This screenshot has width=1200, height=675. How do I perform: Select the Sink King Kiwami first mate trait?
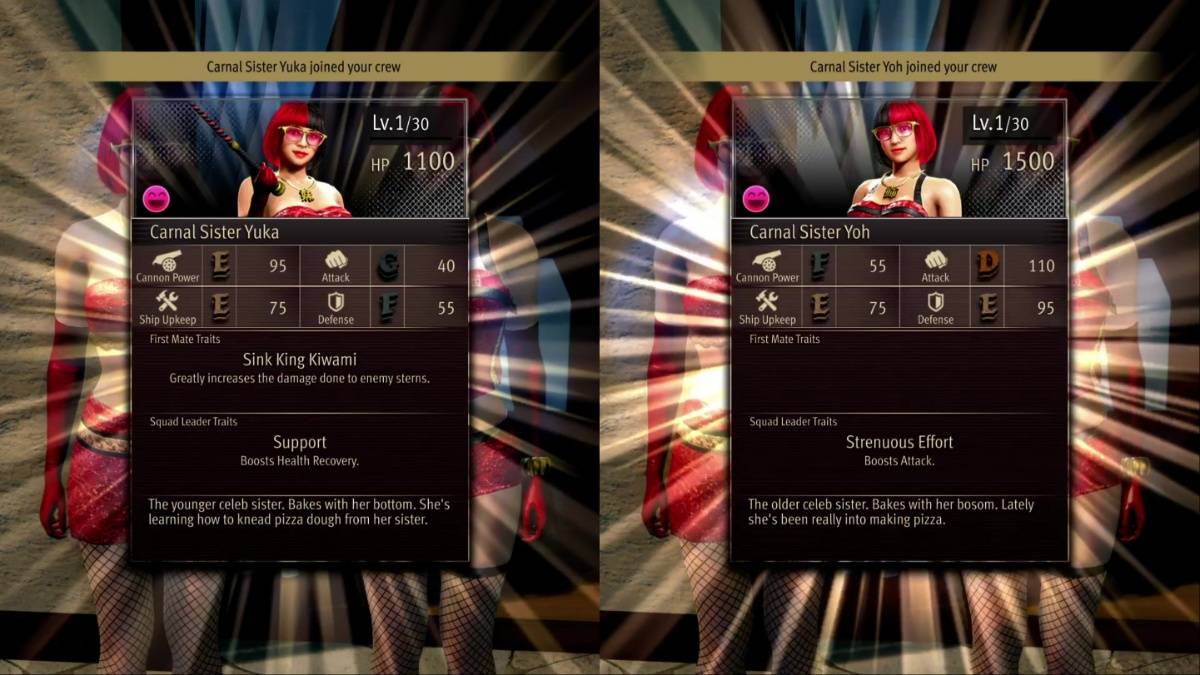pyautogui.click(x=299, y=359)
